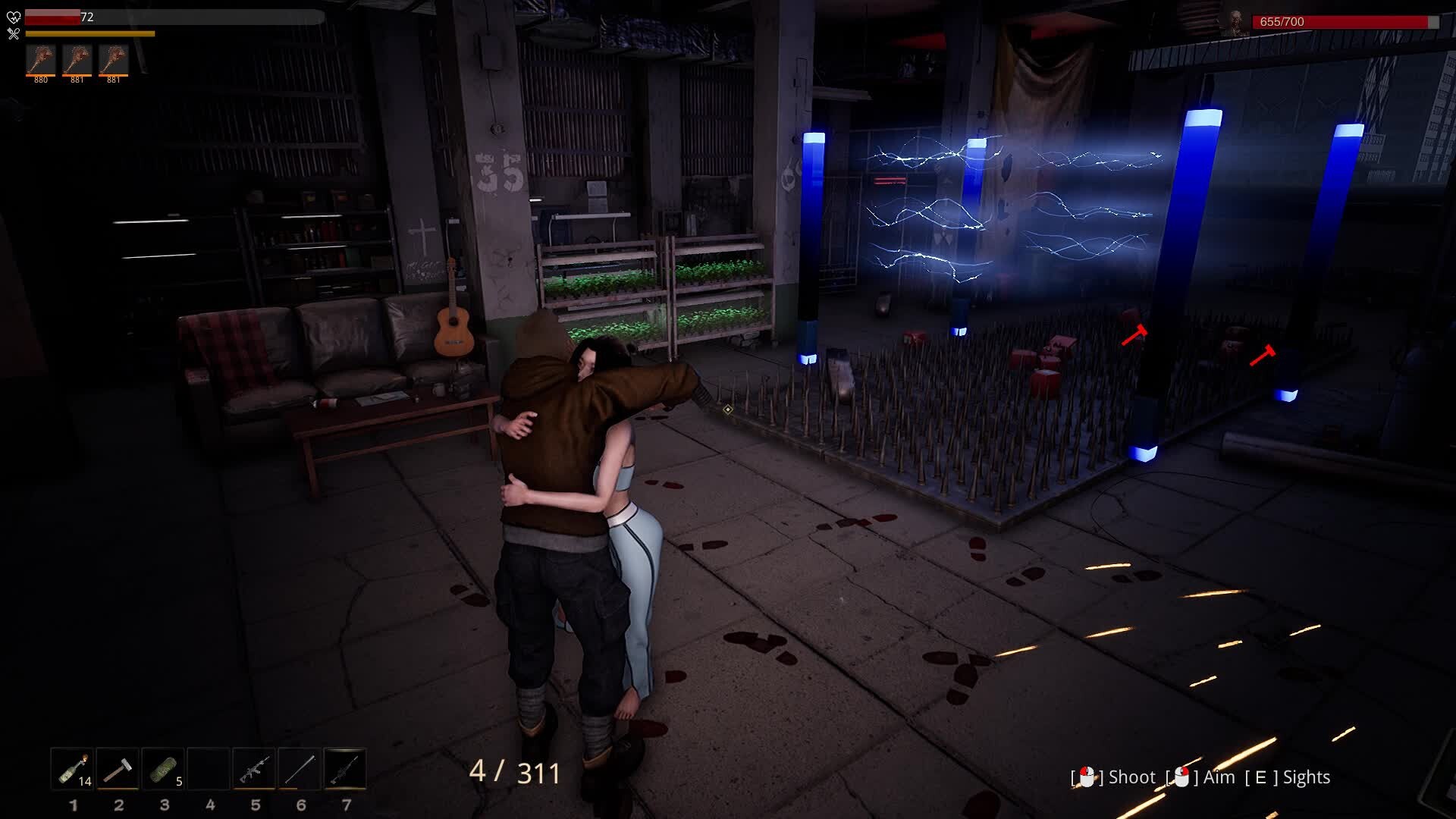Choose the green roll item in slot 3

pos(164,769)
